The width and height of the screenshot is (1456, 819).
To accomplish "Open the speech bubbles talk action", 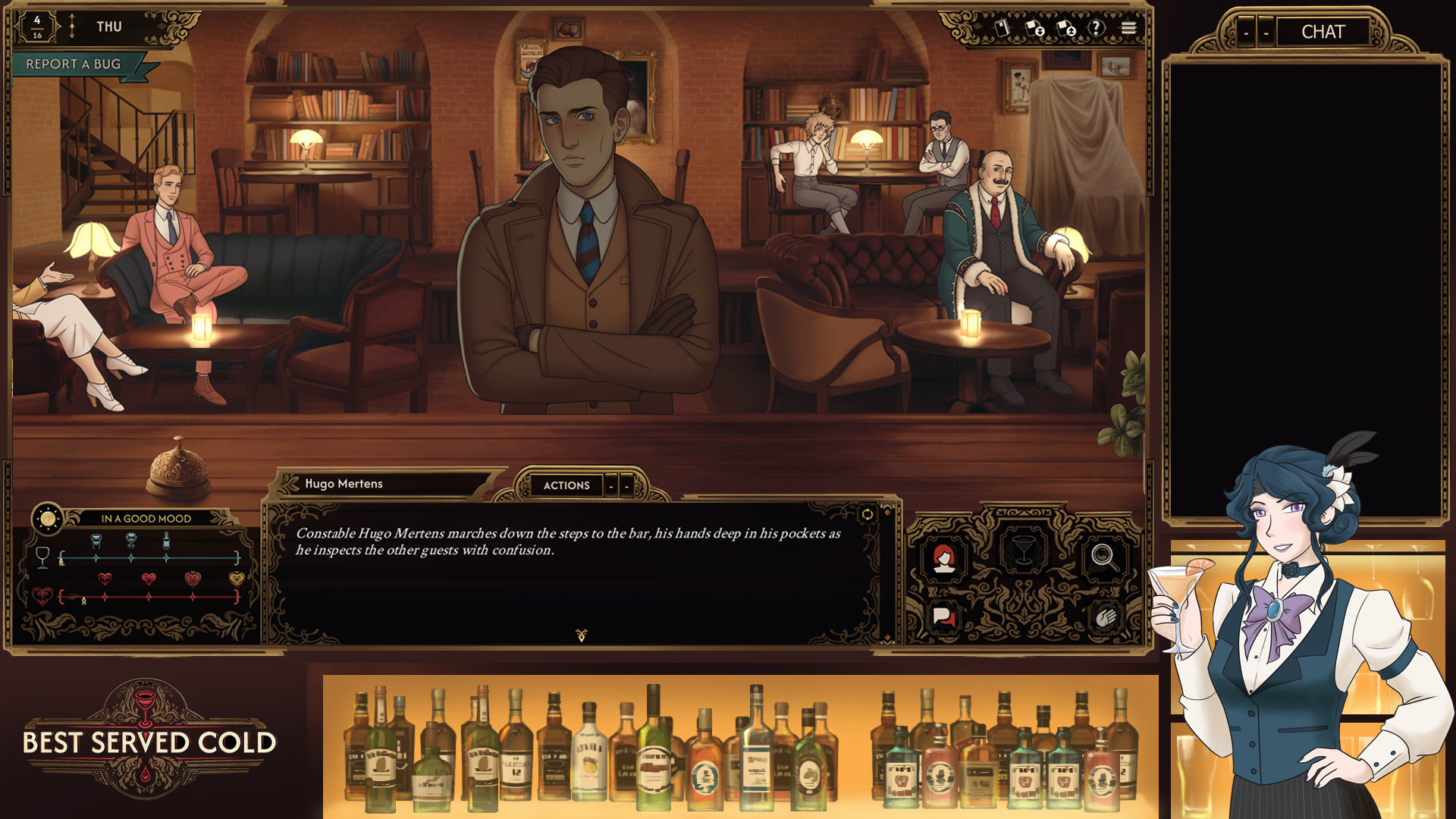I will pyautogui.click(x=943, y=617).
